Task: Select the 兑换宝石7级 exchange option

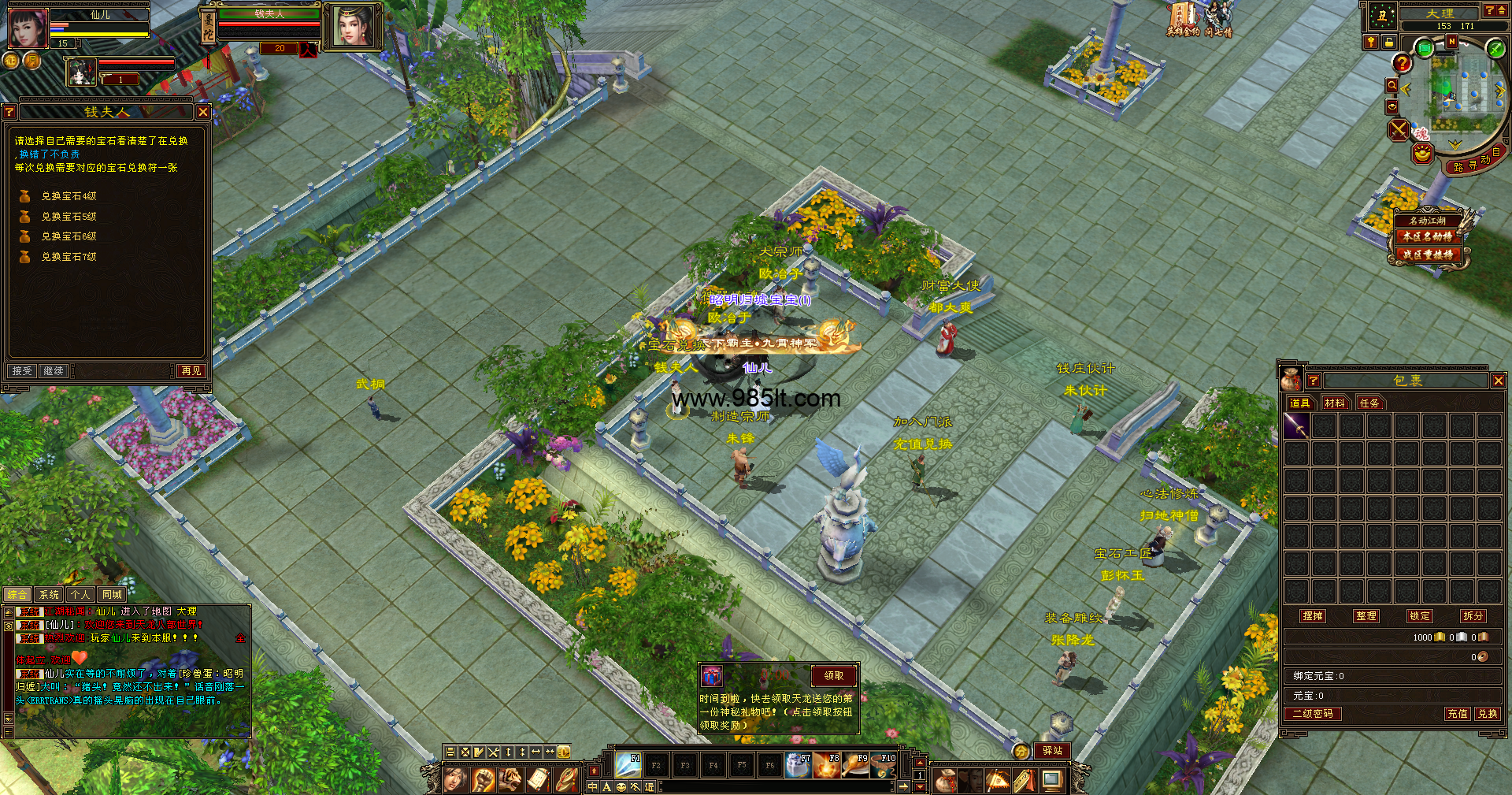Action: click(x=69, y=257)
